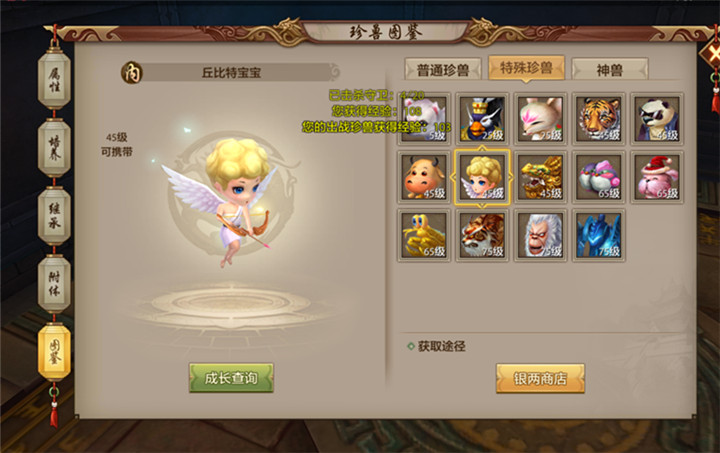This screenshot has width=720, height=453.
Task: Open the 神兽 tab
Action: (610, 68)
